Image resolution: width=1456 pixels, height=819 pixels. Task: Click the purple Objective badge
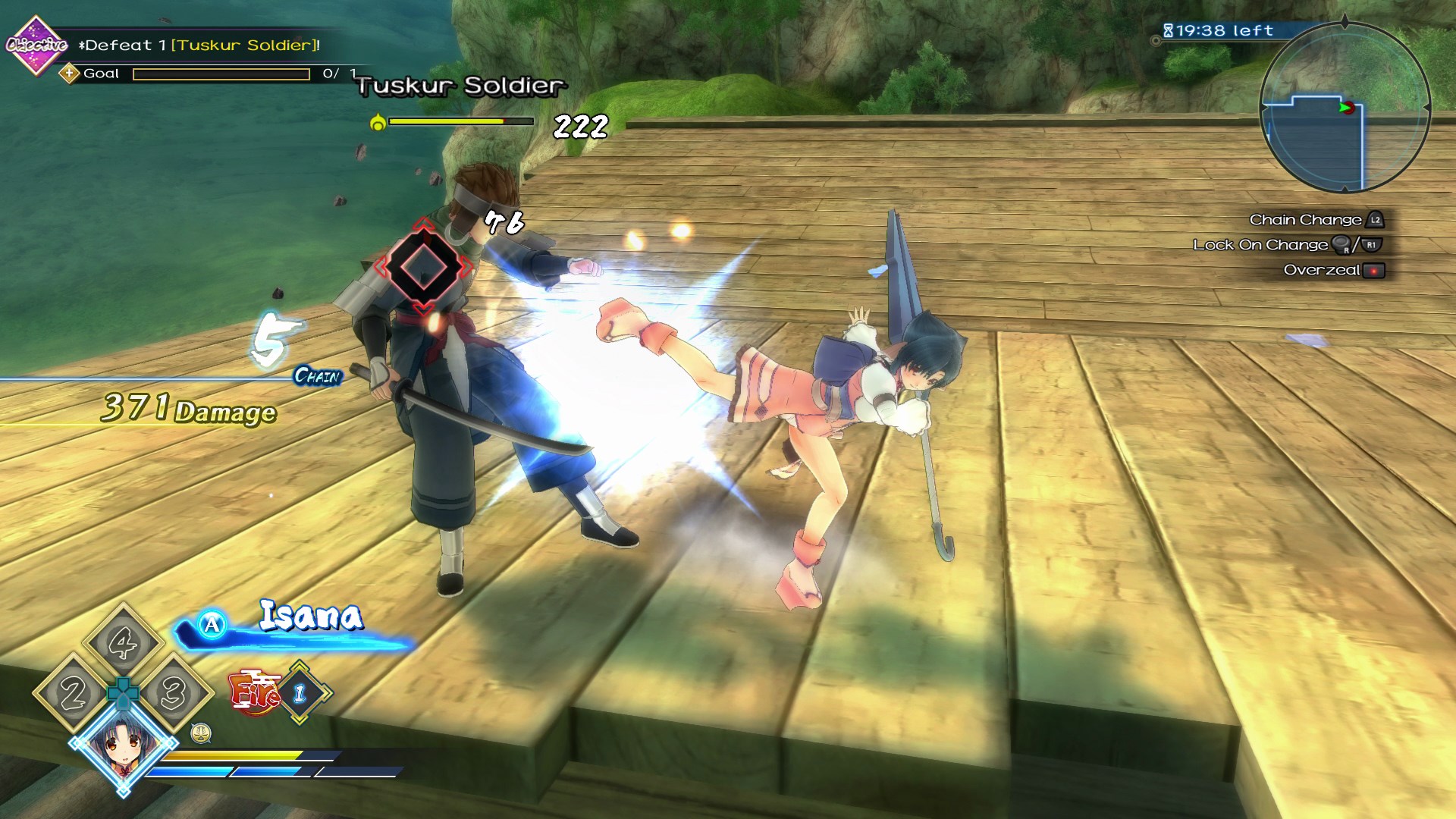[x=36, y=45]
